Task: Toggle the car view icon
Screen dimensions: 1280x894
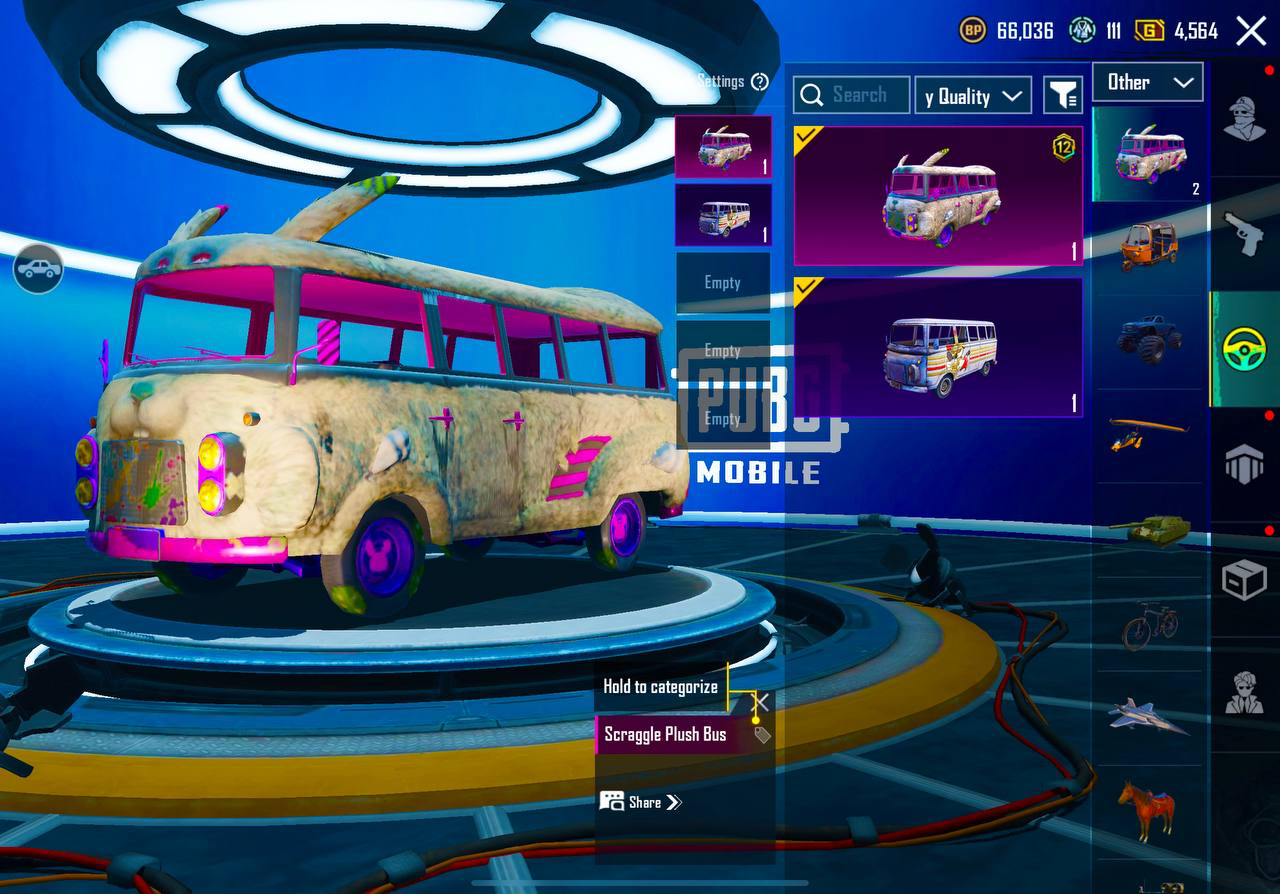Action: 38,269
